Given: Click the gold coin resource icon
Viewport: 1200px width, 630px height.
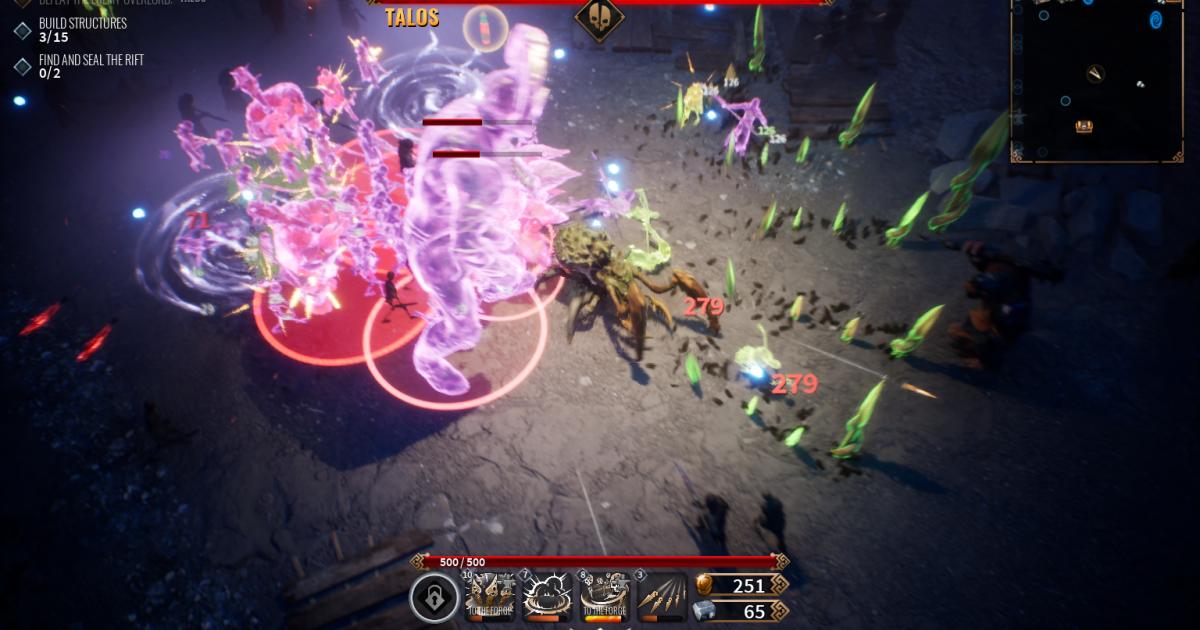Looking at the screenshot, I should coord(705,585).
